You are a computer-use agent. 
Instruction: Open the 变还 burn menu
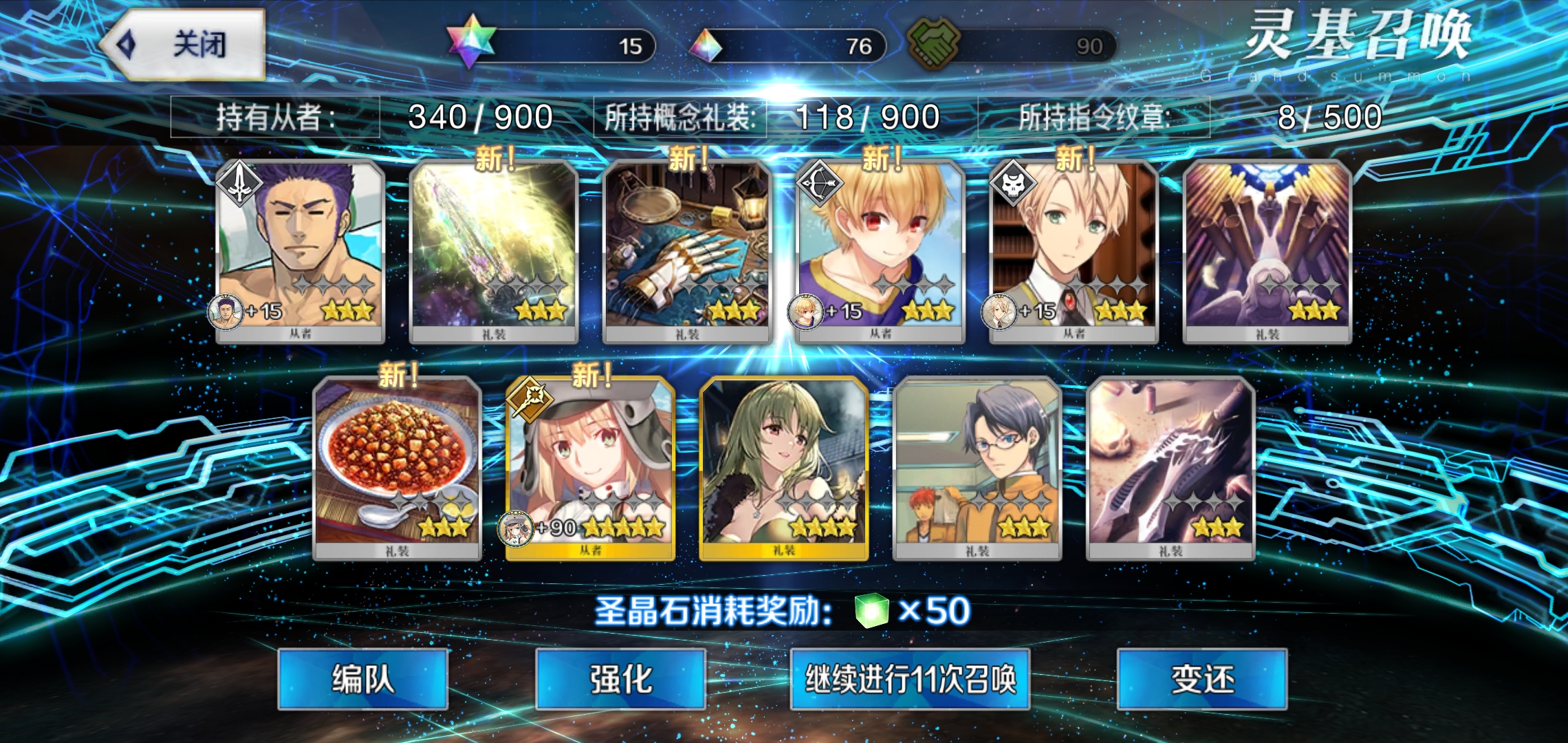tap(1202, 679)
